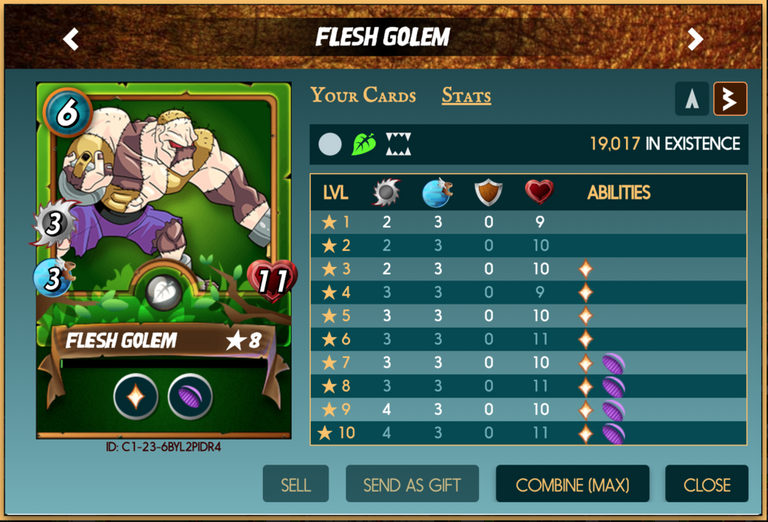Screen dimensions: 768x522
Task: Click the diamond ability icon on the card
Action: 135,395
